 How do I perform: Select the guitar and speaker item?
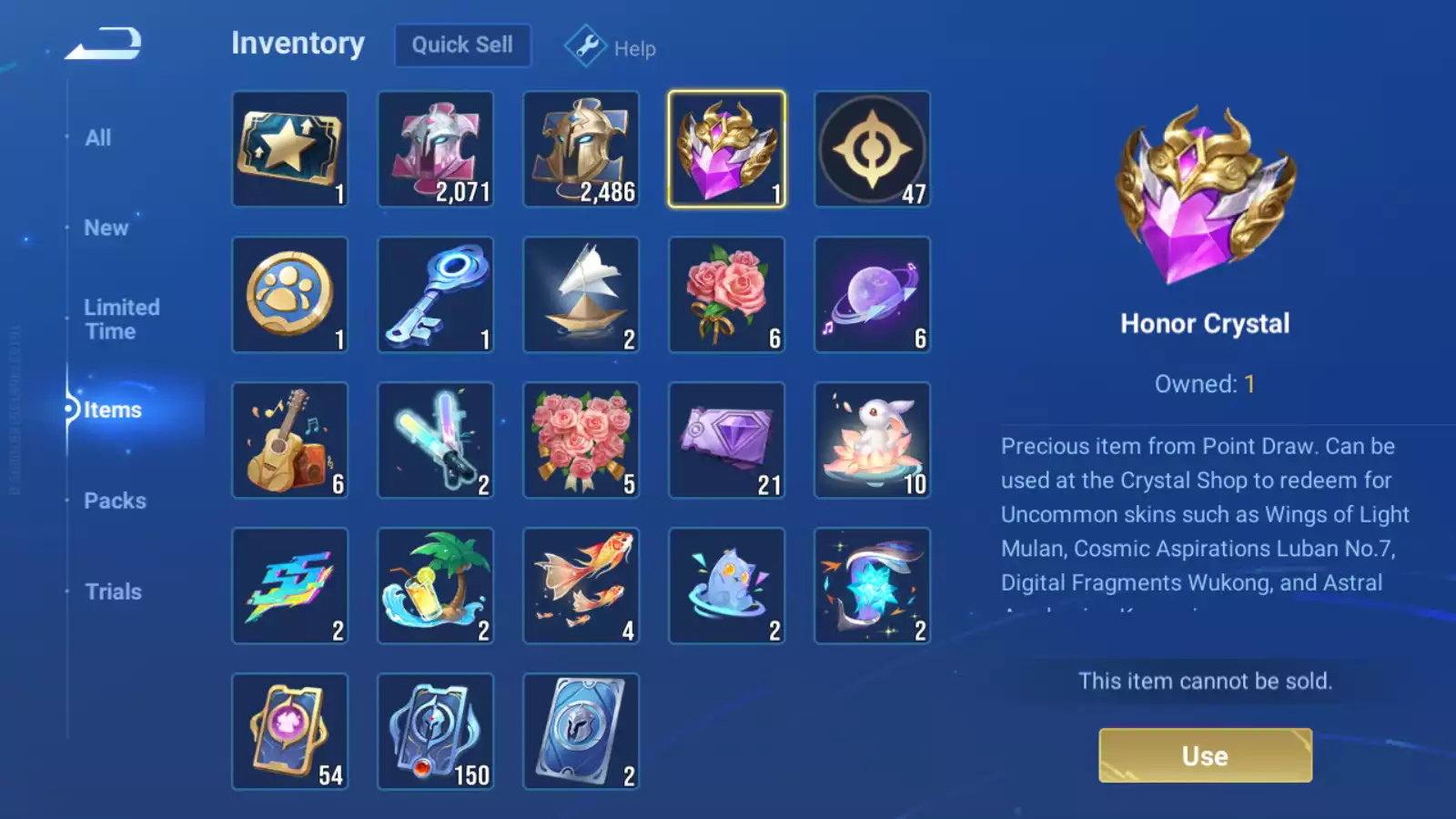point(290,440)
